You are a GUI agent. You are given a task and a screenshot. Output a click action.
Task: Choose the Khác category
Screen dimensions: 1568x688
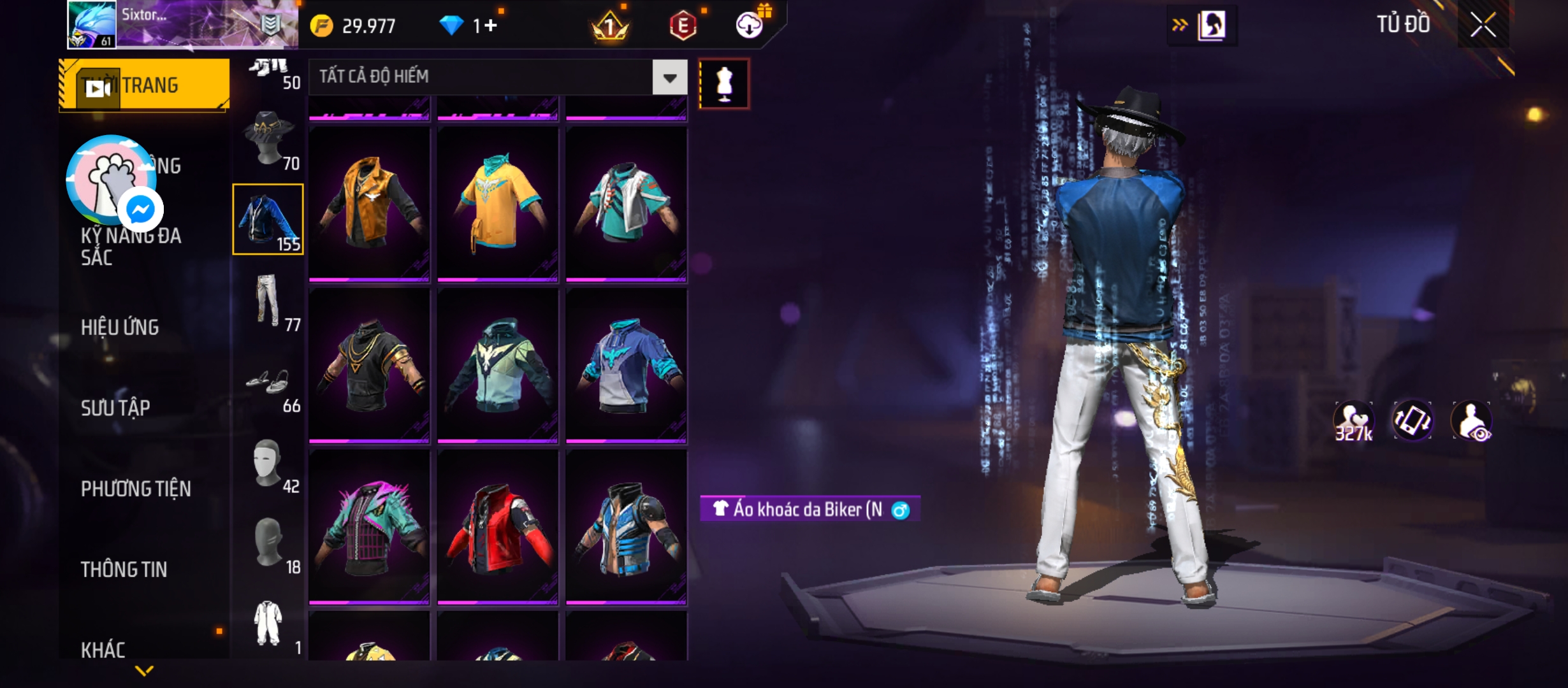(x=103, y=650)
